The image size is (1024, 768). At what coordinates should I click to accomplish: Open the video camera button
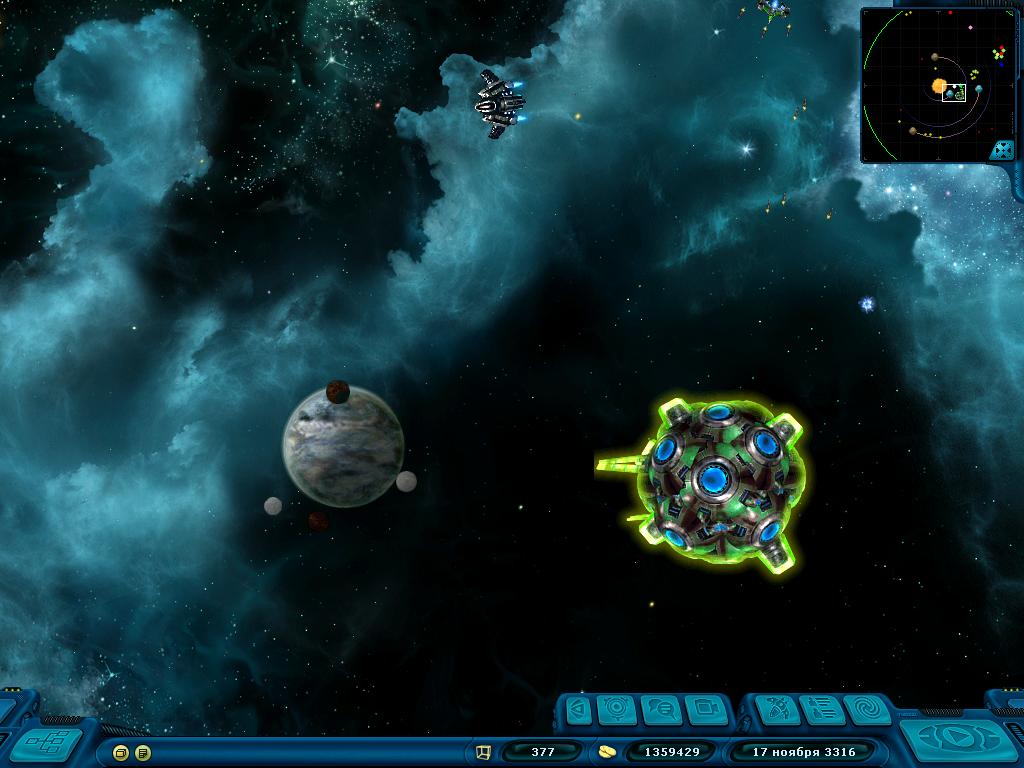click(x=705, y=710)
